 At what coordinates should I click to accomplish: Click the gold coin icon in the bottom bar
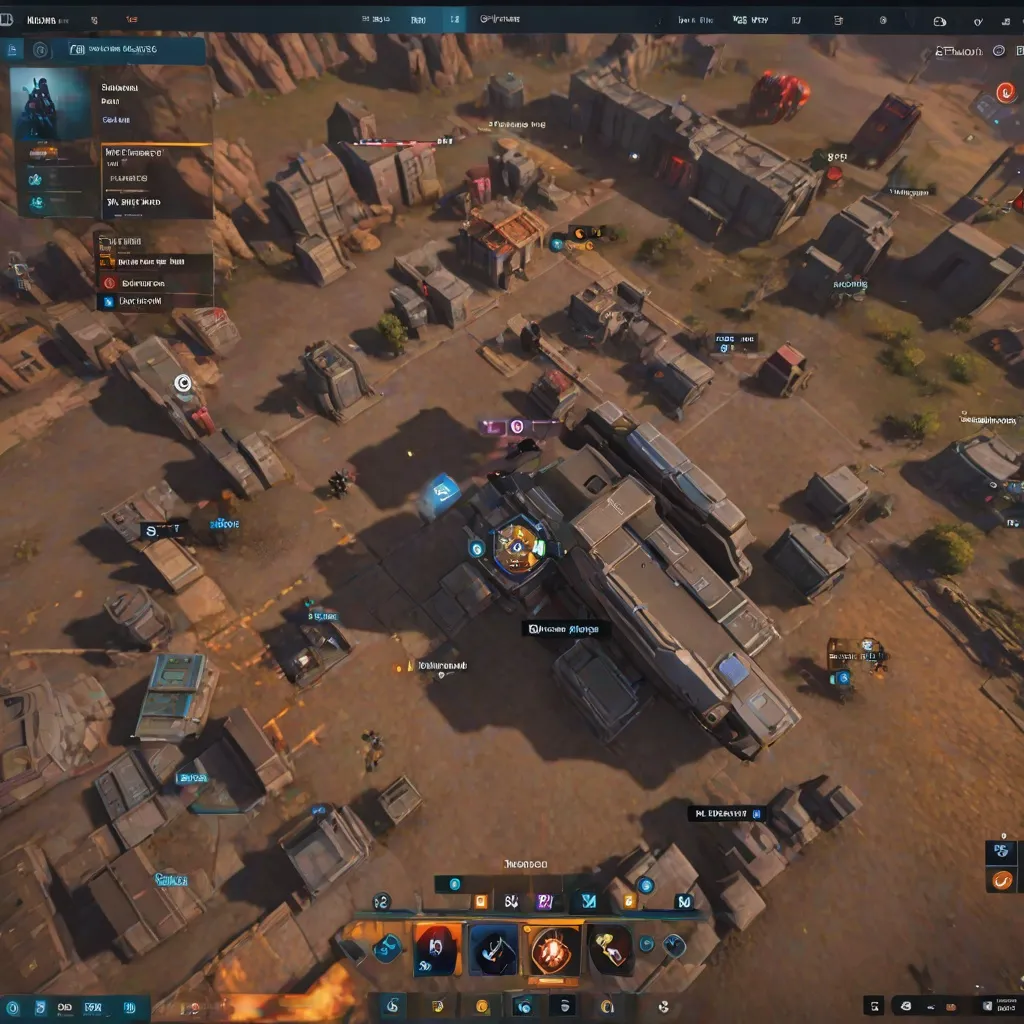point(482,1006)
